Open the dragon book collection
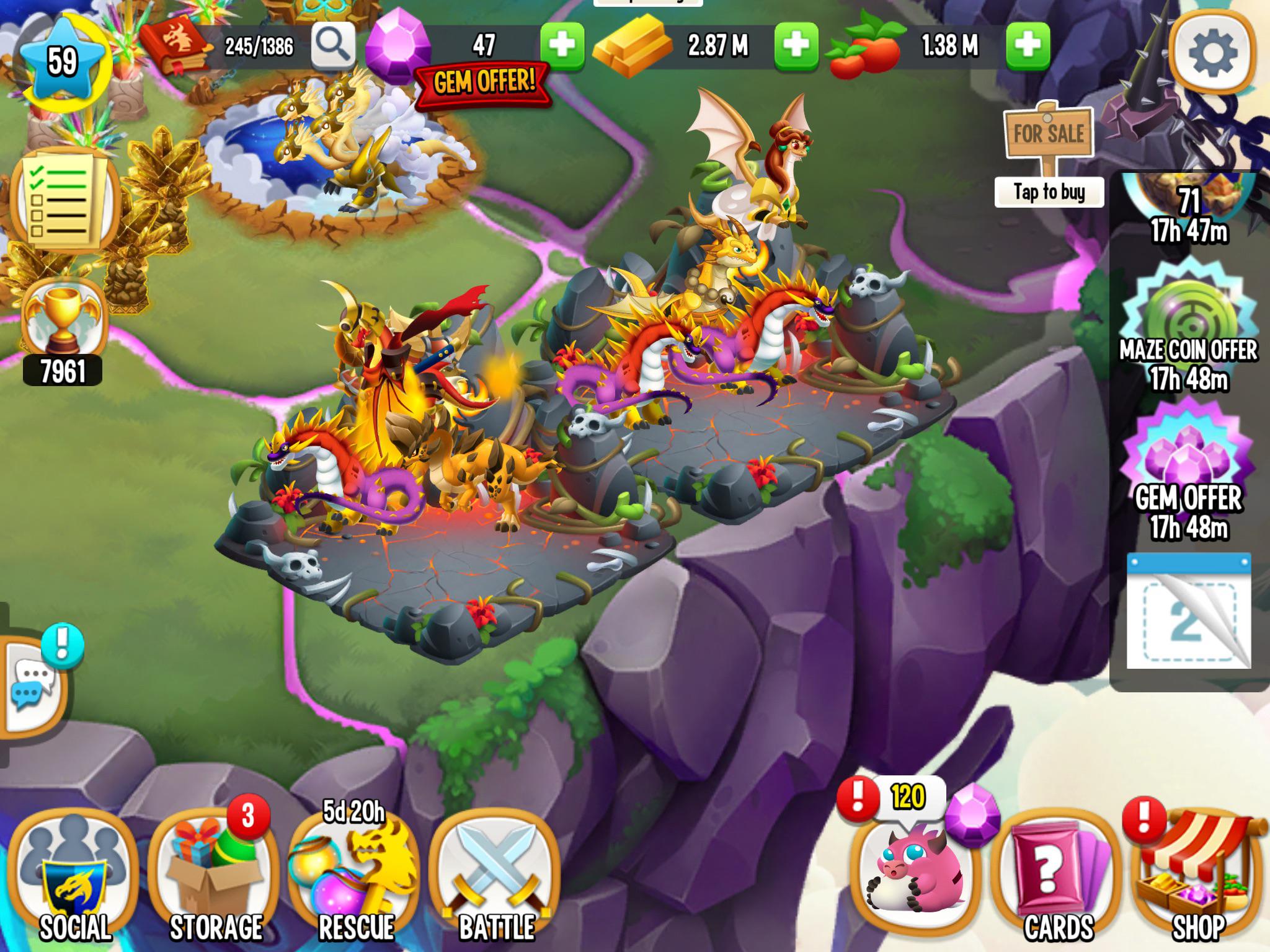The height and width of the screenshot is (952, 1270). pos(175,45)
